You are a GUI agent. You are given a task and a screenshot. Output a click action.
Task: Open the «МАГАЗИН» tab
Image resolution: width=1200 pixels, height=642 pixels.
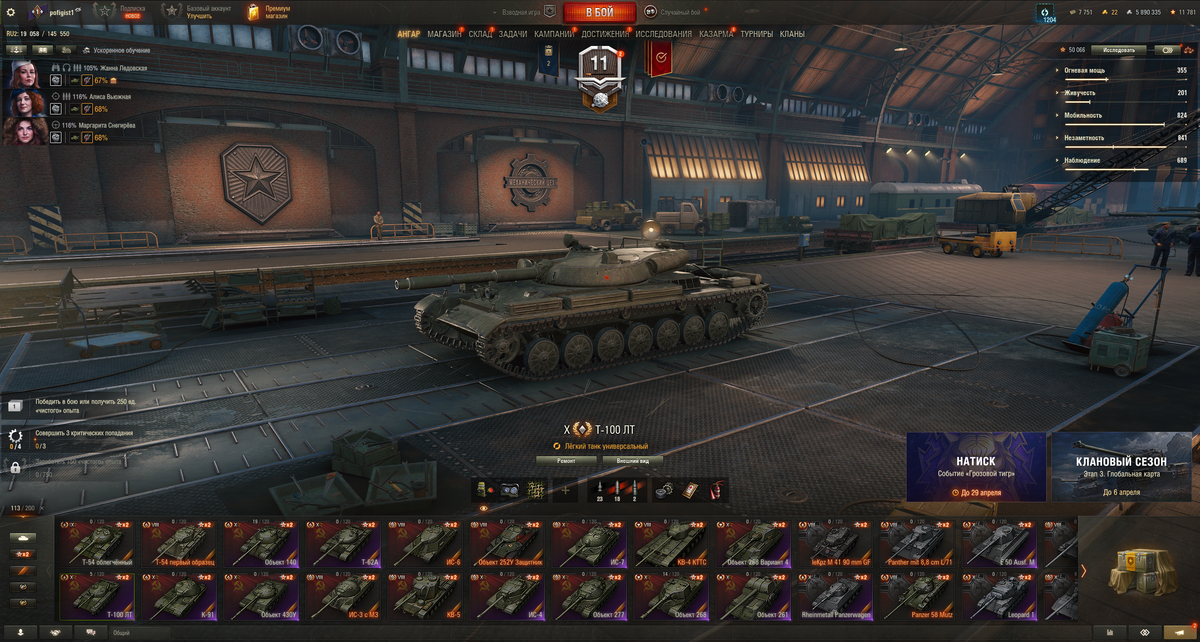click(444, 34)
